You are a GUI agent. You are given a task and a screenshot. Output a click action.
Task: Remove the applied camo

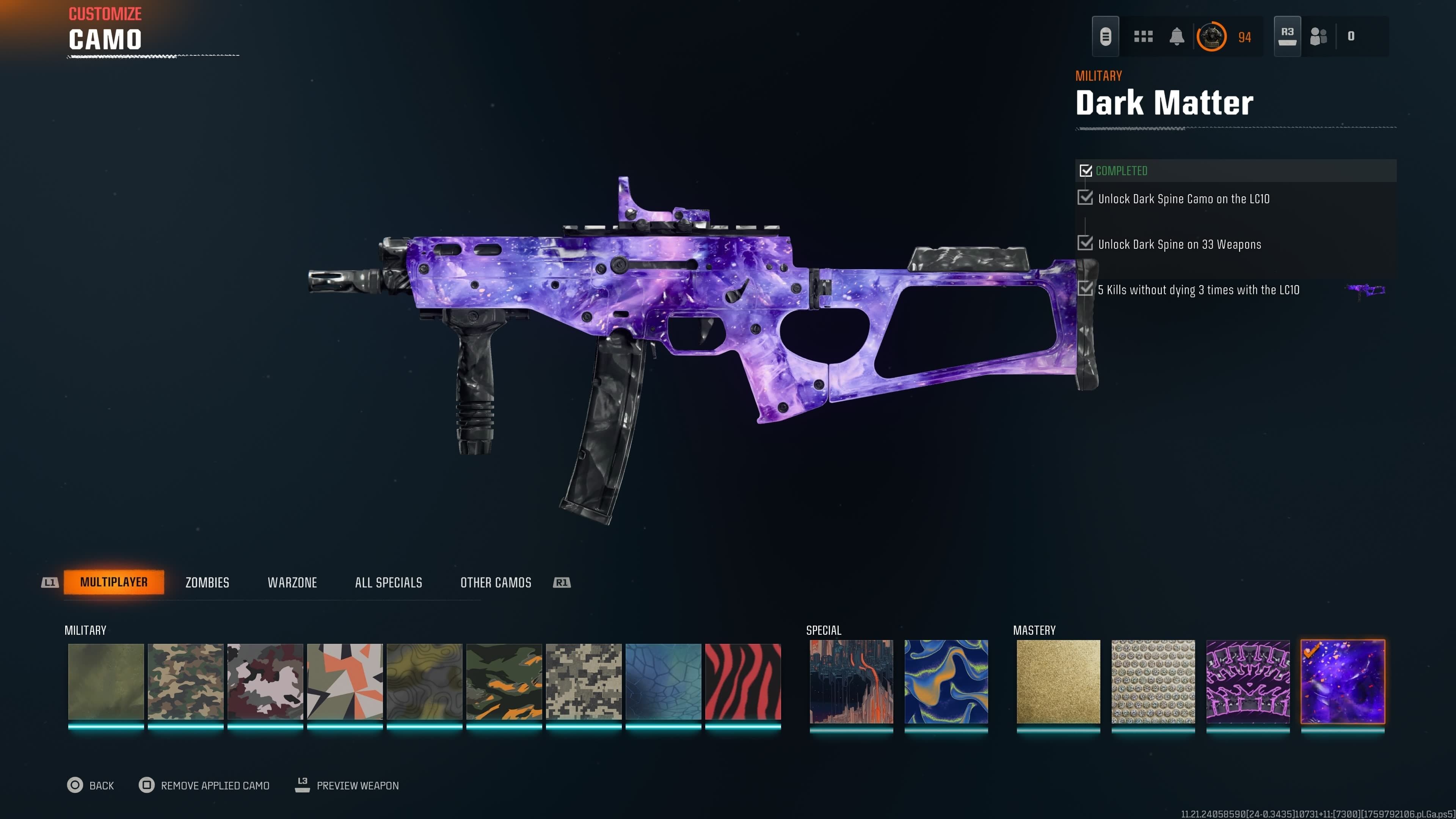pos(204,785)
